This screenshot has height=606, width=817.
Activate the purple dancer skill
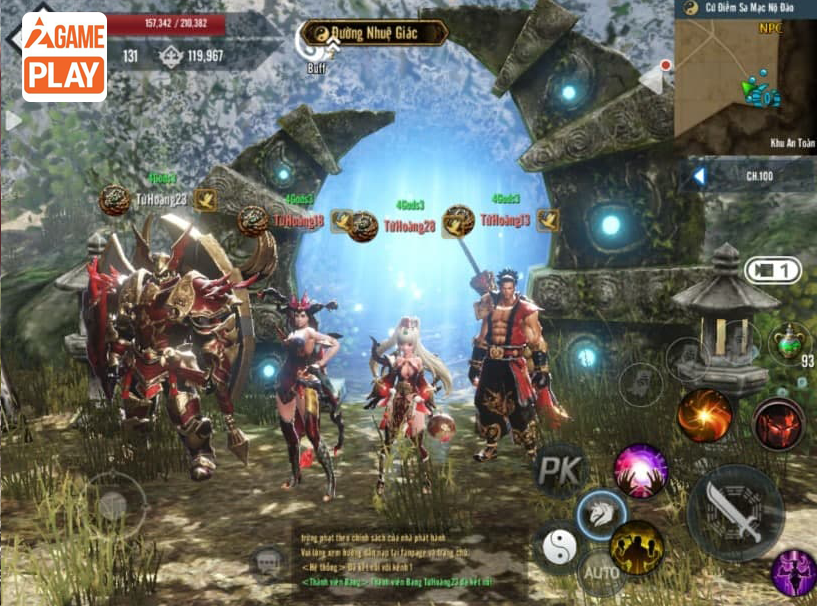(793, 574)
